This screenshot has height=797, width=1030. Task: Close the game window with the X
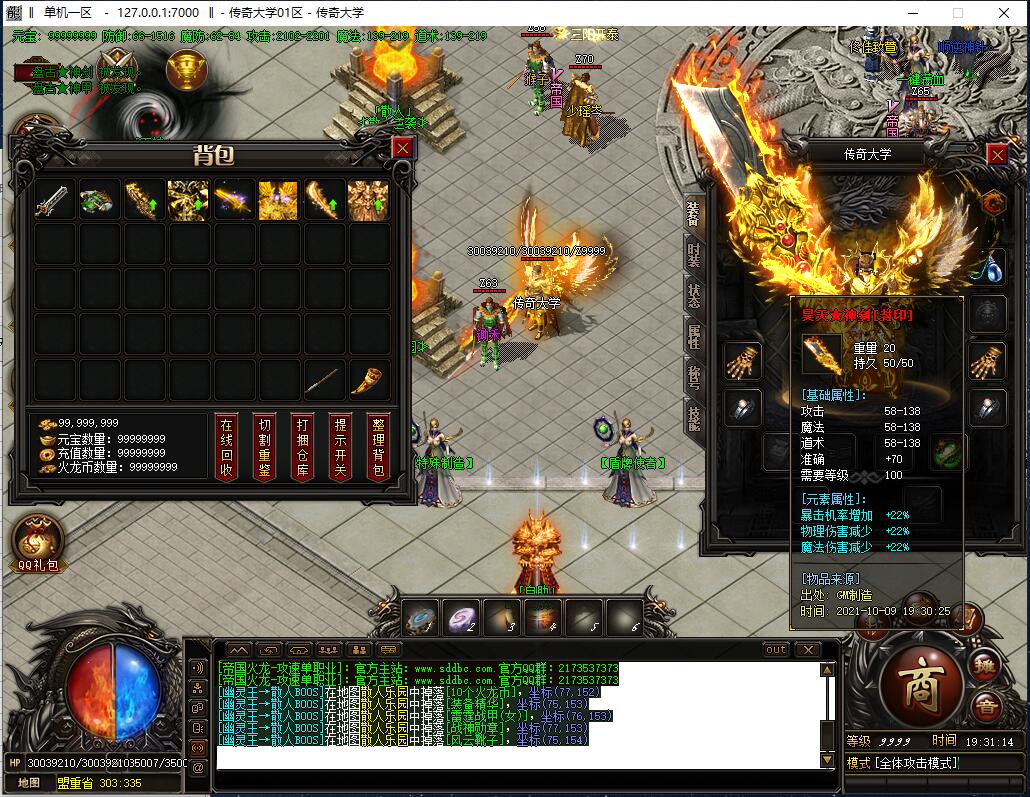coord(1003,13)
